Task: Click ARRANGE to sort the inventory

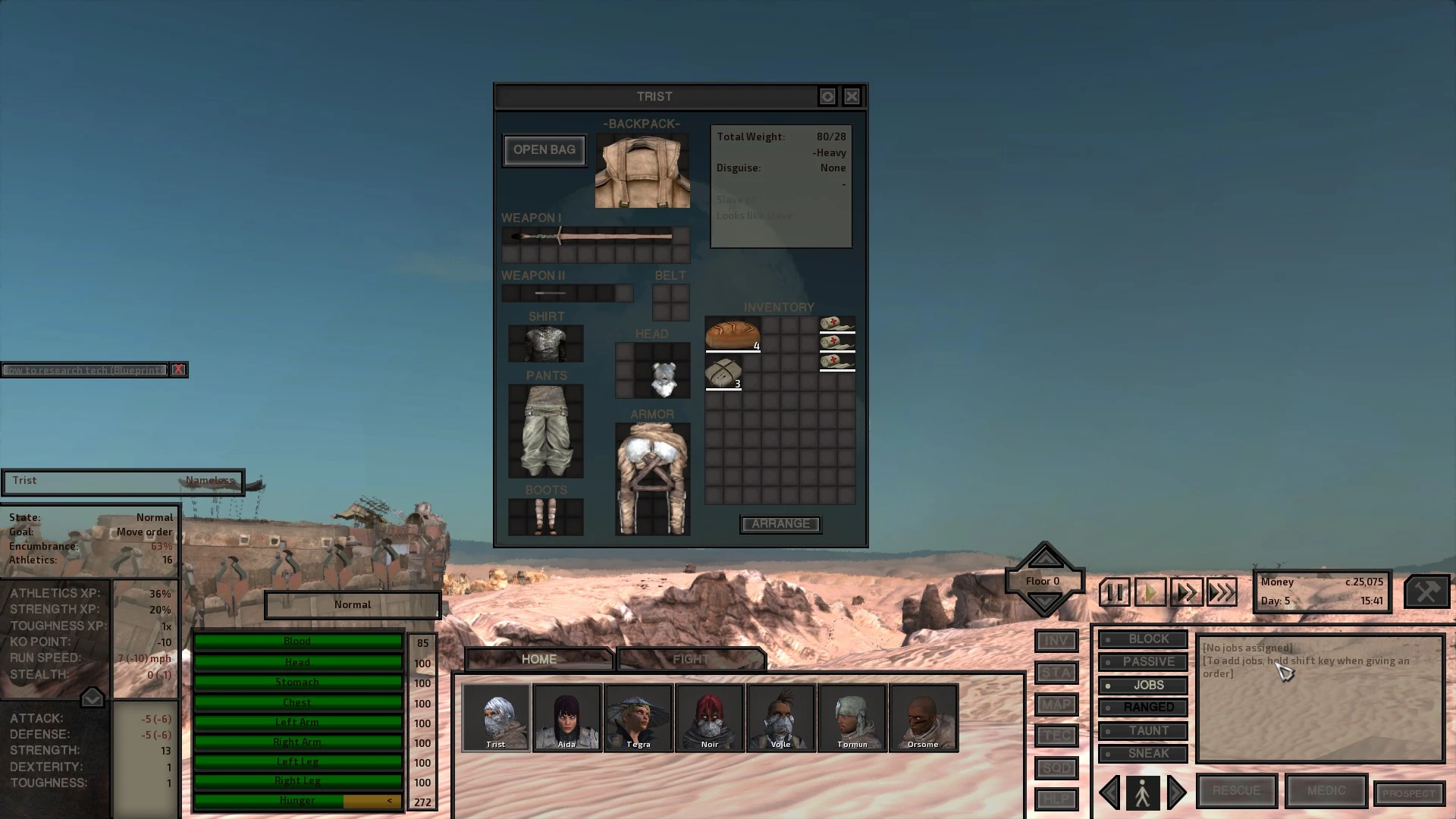Action: (x=780, y=524)
